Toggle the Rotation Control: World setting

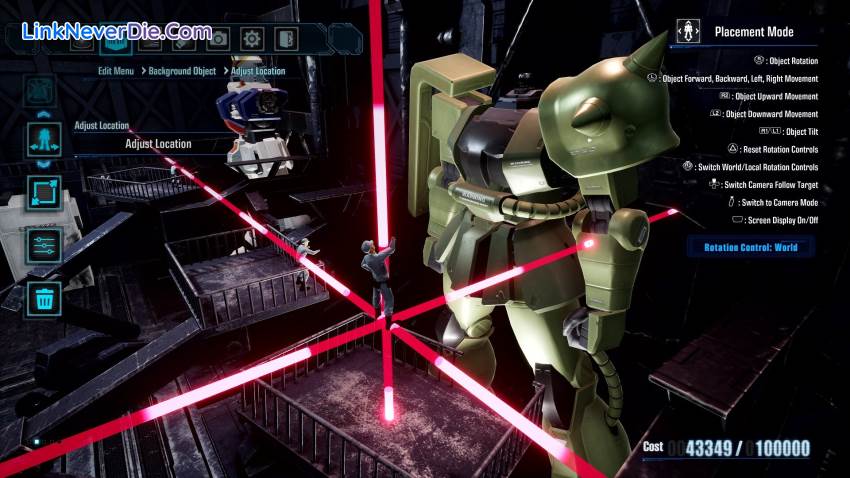click(750, 247)
